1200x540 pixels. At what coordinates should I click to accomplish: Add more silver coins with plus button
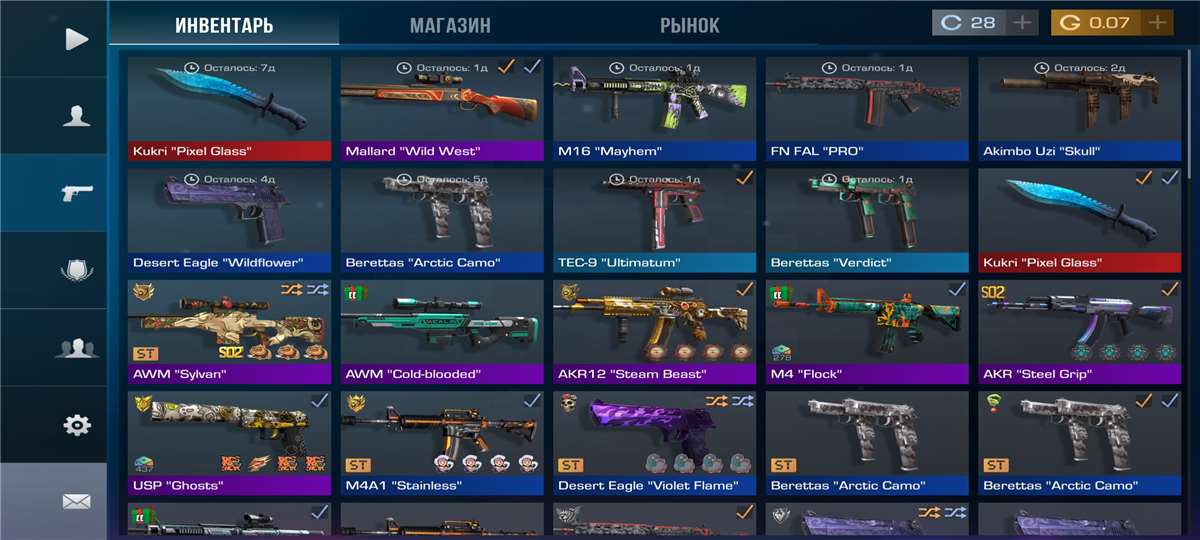(x=1022, y=23)
